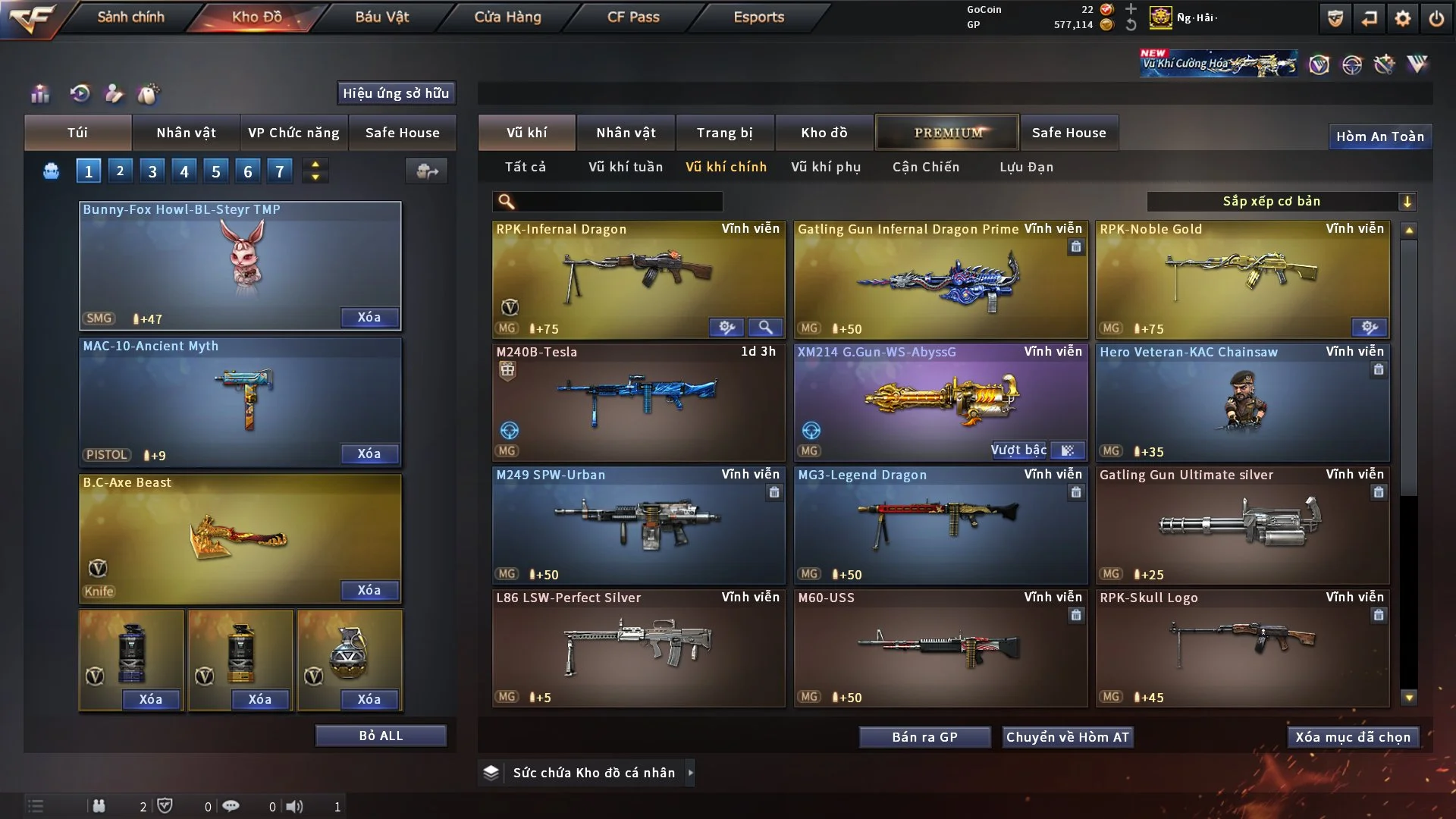Open Hòm An Toàn safe box

(1379, 136)
